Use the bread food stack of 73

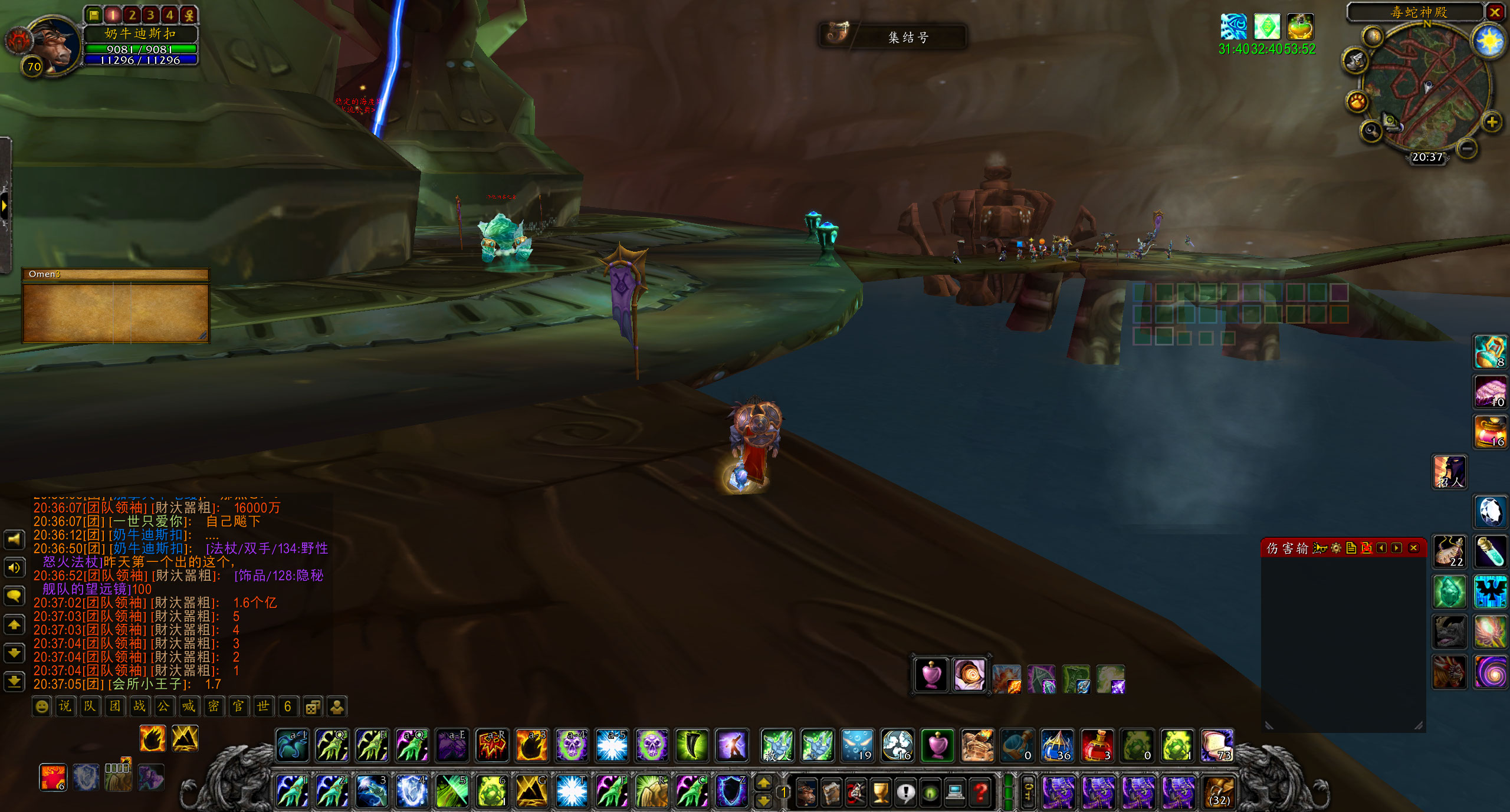coord(1217,745)
